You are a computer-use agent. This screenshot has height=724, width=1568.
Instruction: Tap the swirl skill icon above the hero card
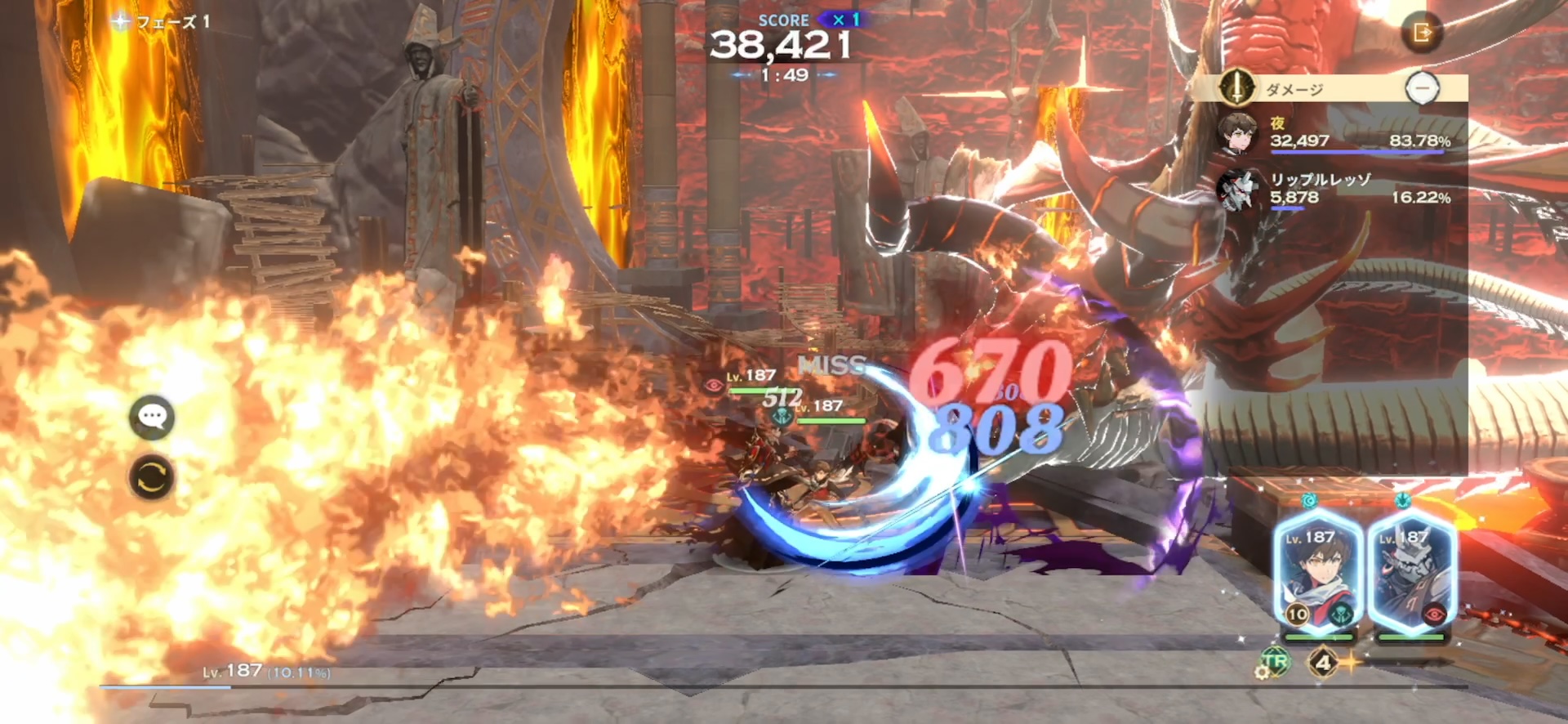pyautogui.click(x=1310, y=501)
